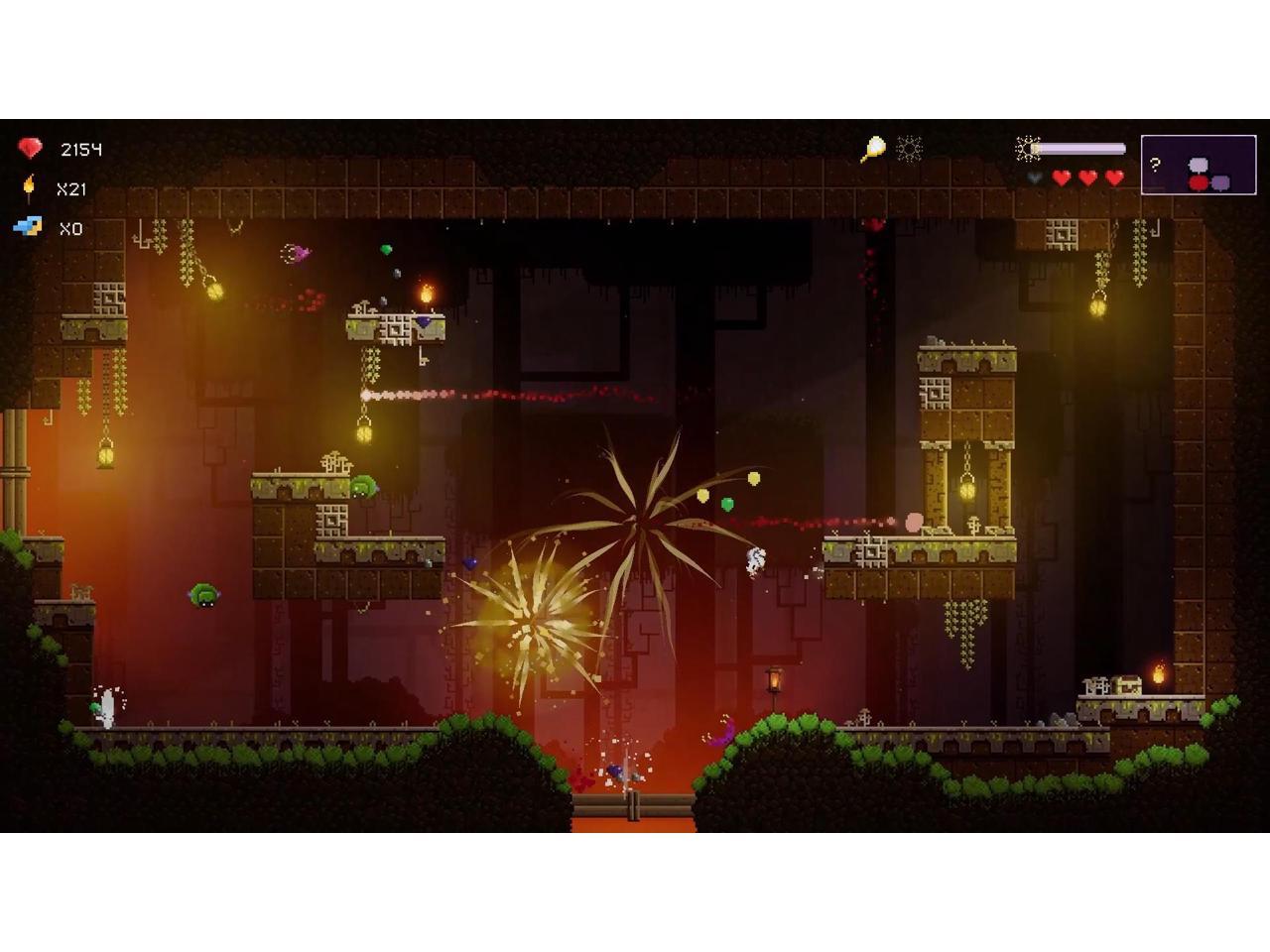The height and width of the screenshot is (952, 1270).
Task: Click the red gem currency icon
Action: pyautogui.click(x=30, y=149)
